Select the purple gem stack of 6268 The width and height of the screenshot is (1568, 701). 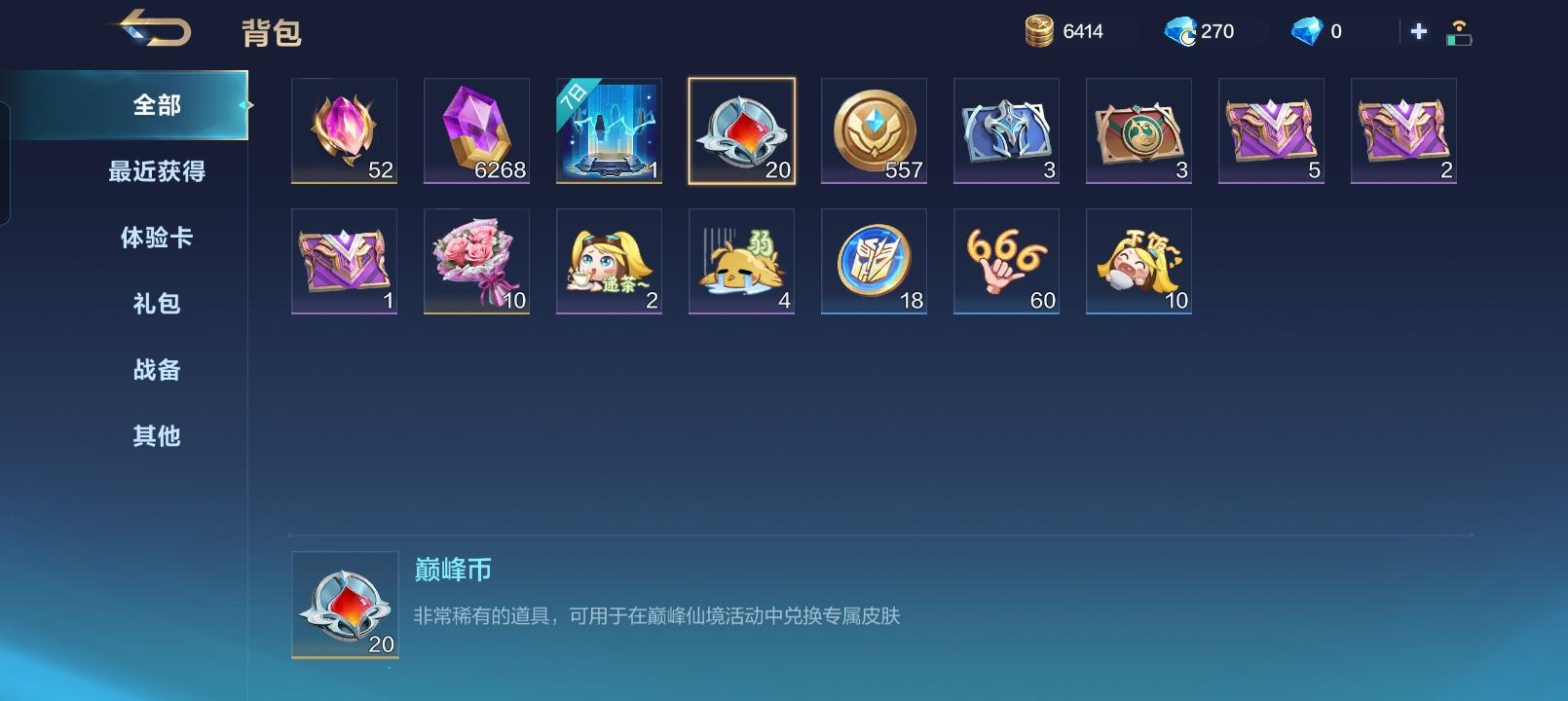(x=476, y=131)
